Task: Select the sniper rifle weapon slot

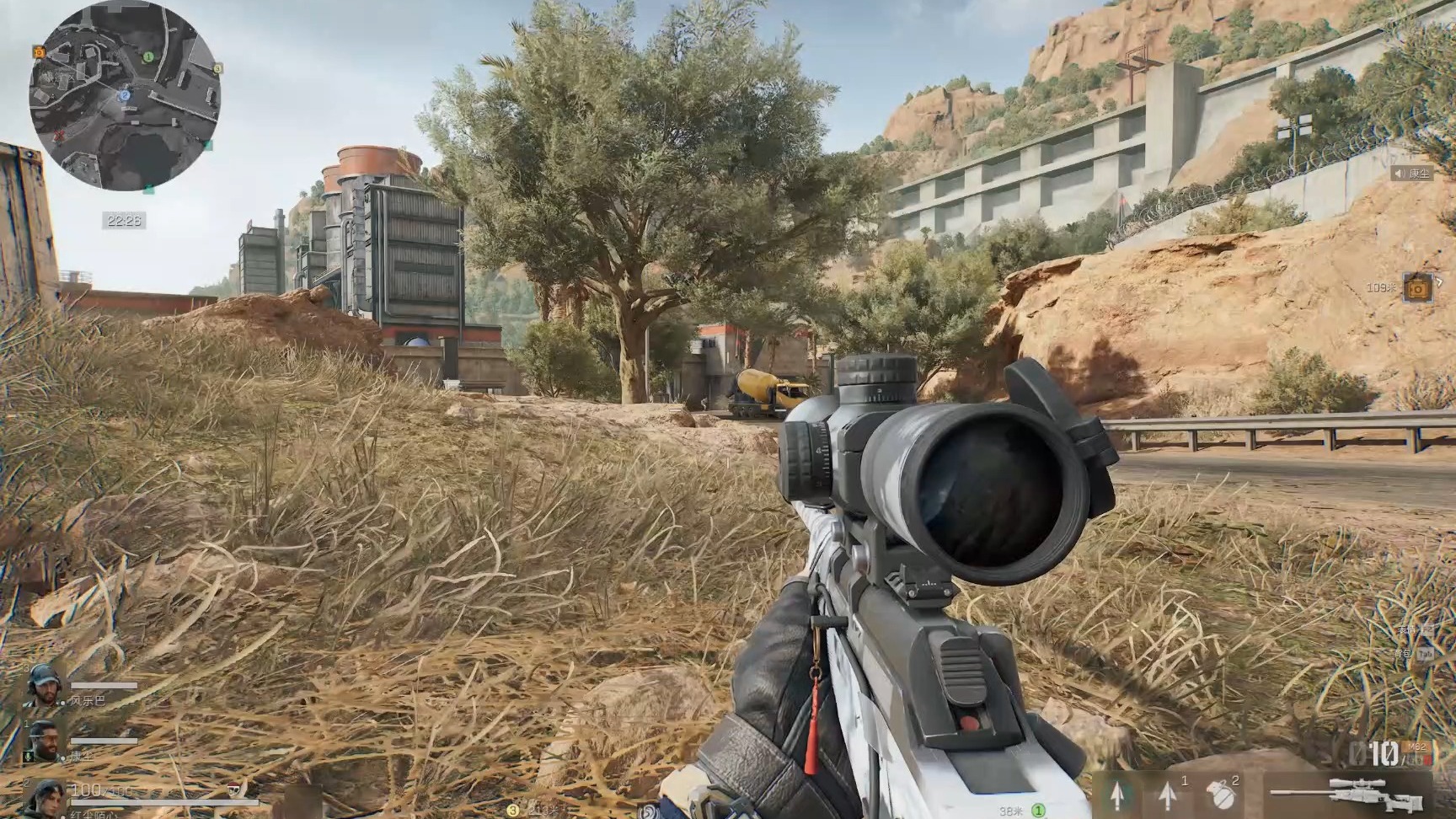Action: (1348, 792)
